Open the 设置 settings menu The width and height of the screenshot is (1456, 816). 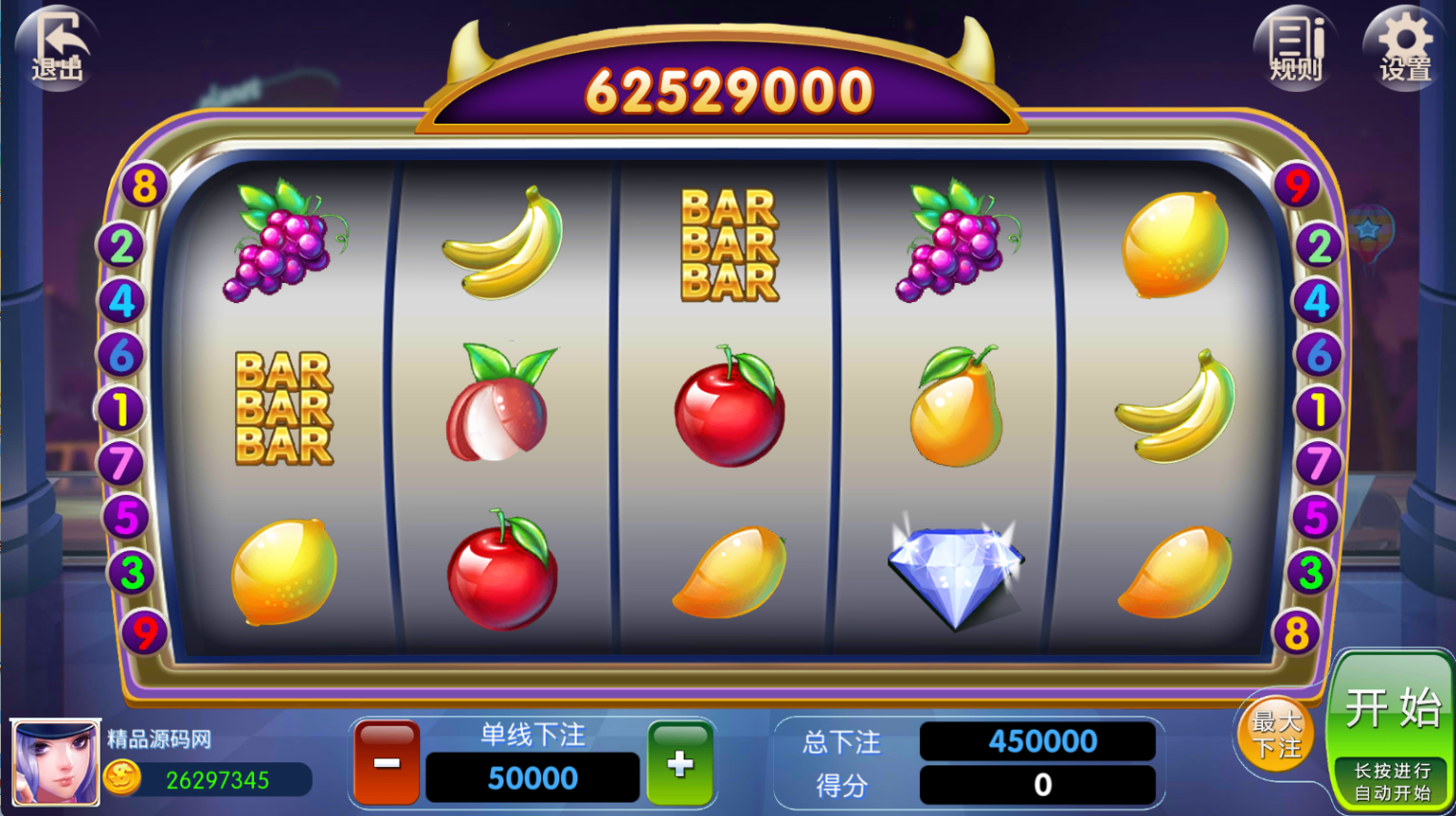[1405, 48]
